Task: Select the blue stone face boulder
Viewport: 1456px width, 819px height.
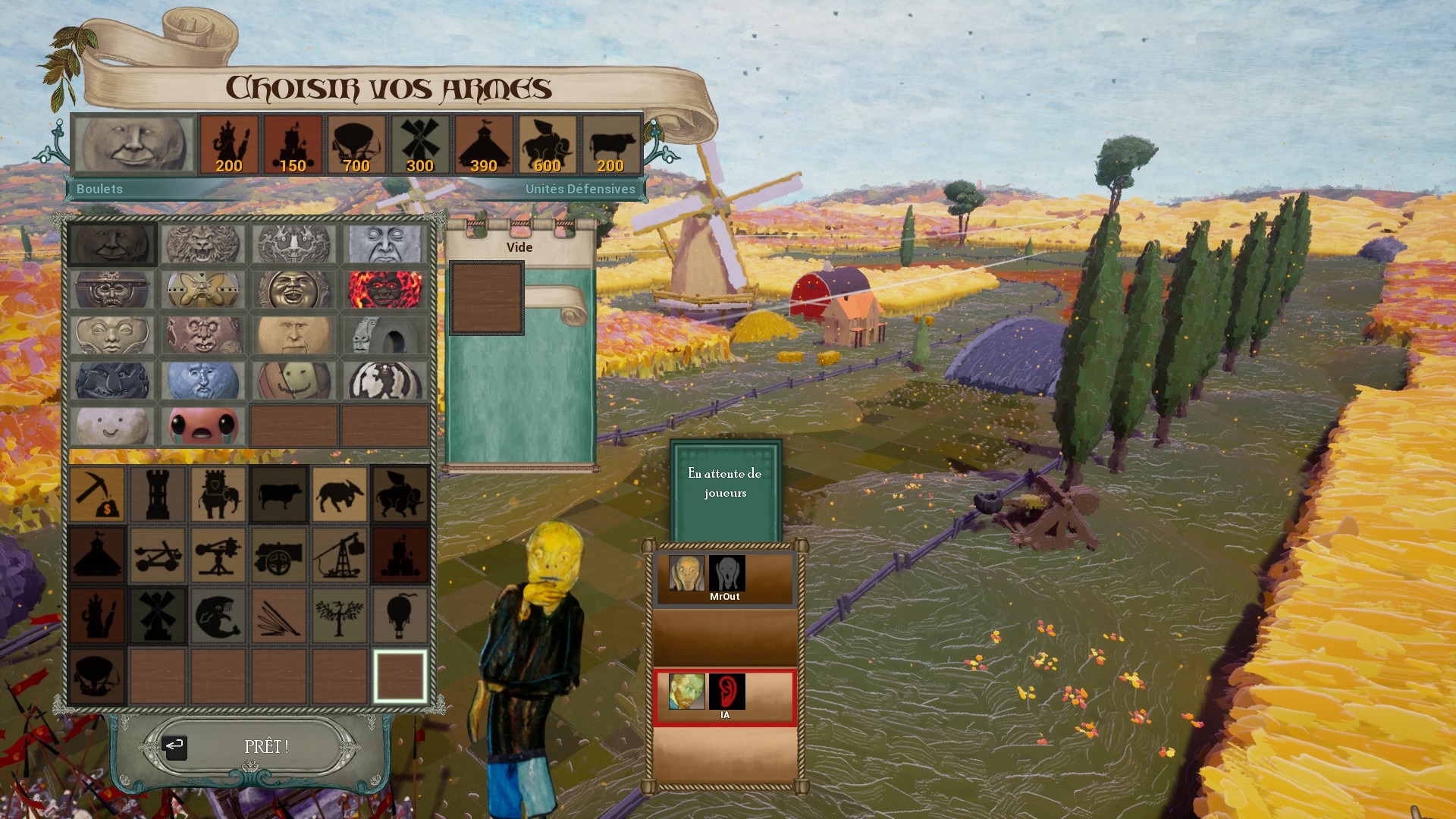Action: [202, 381]
